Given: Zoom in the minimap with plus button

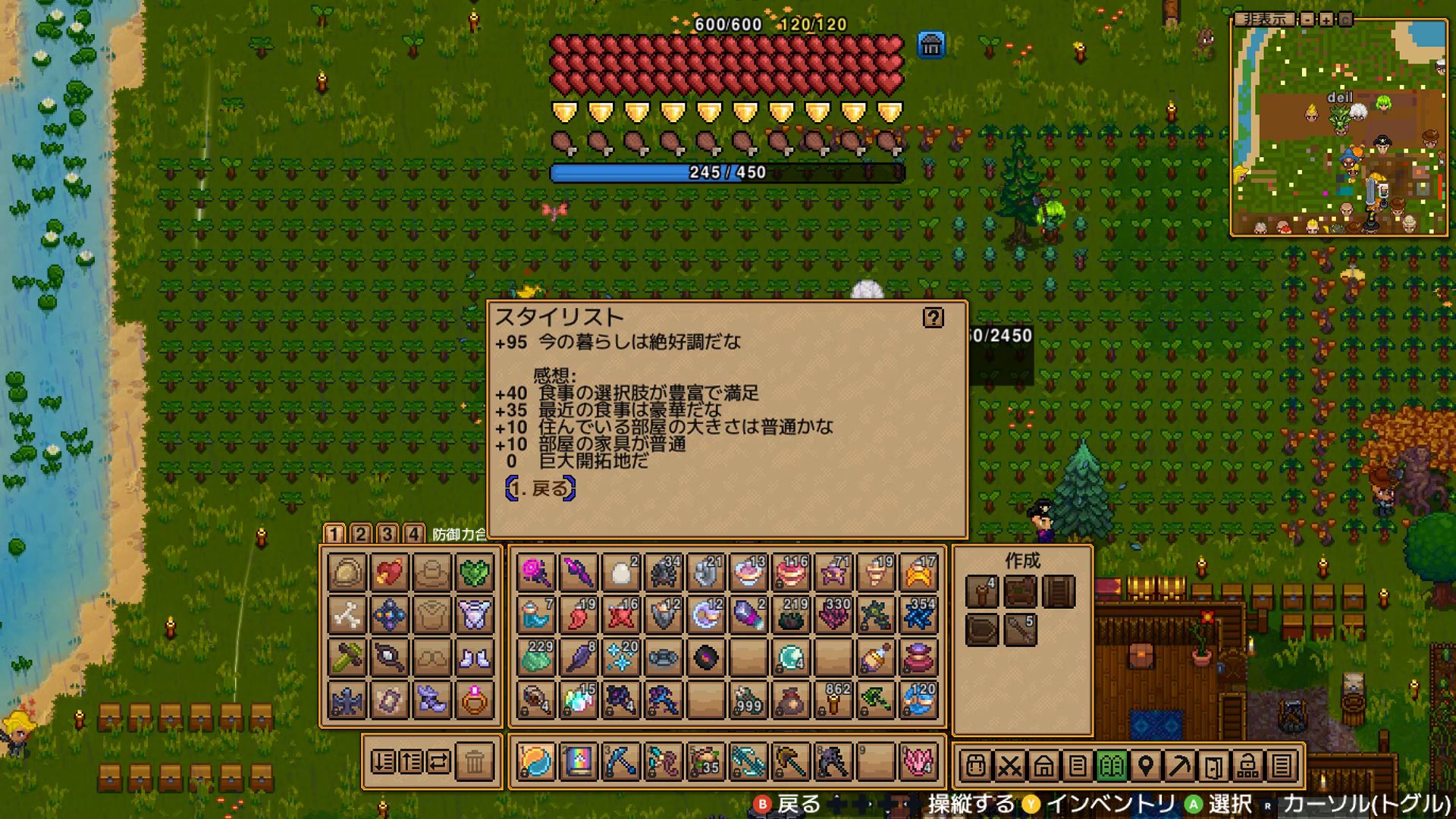Looking at the screenshot, I should 1326,20.
